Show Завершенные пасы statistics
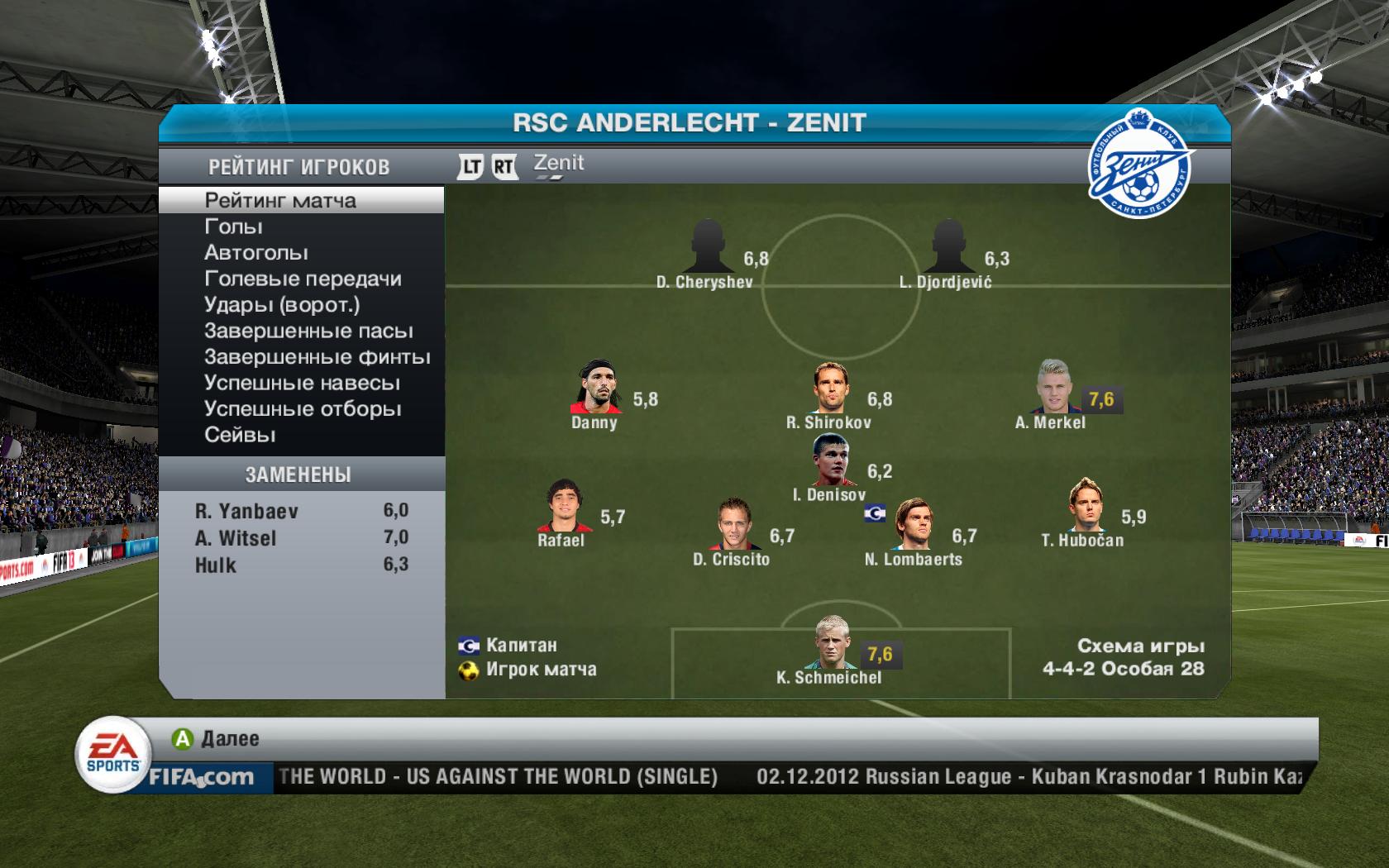This screenshot has height=868, width=1389. [308, 331]
